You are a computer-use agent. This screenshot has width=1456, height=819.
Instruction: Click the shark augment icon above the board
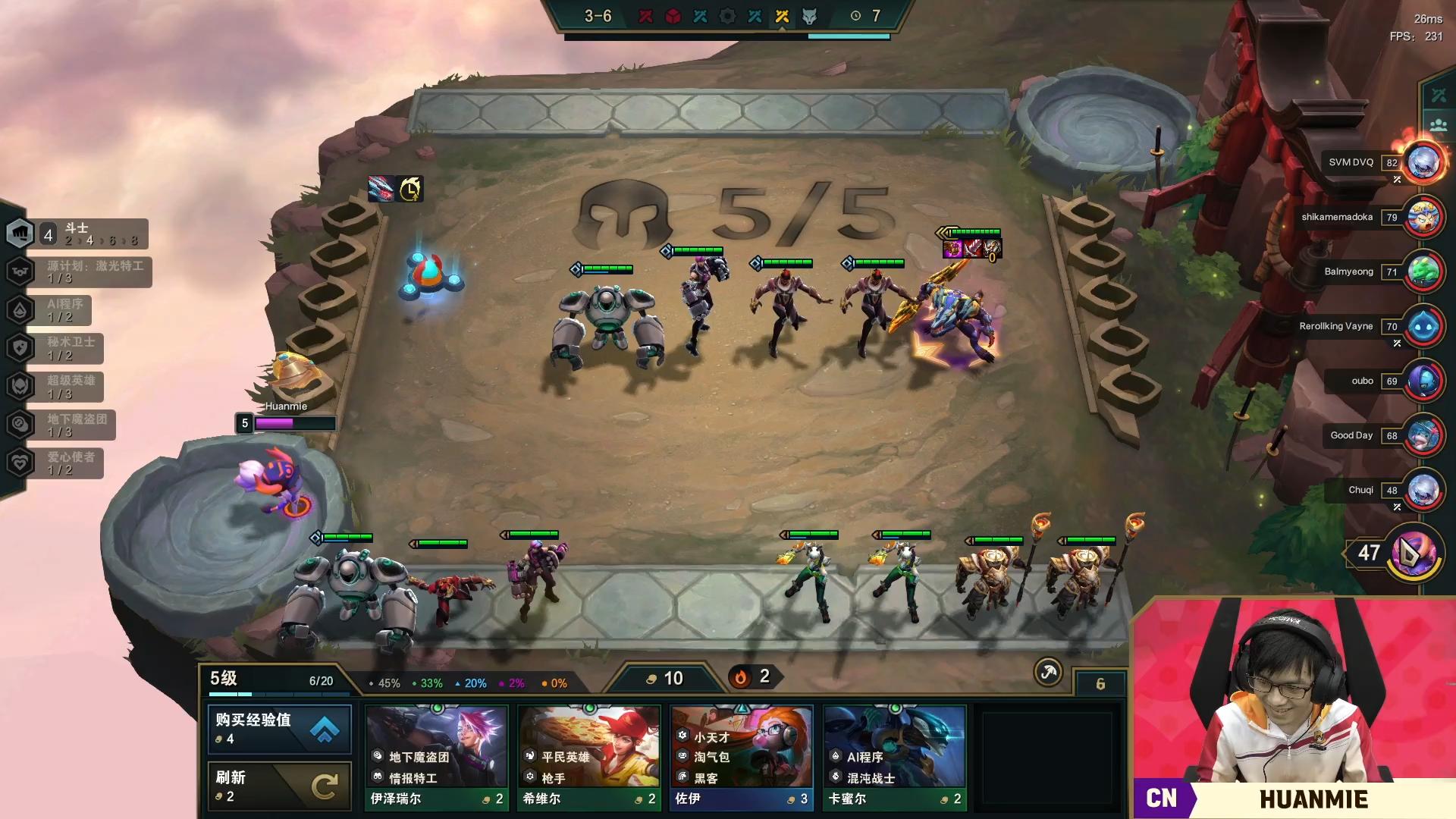point(381,188)
